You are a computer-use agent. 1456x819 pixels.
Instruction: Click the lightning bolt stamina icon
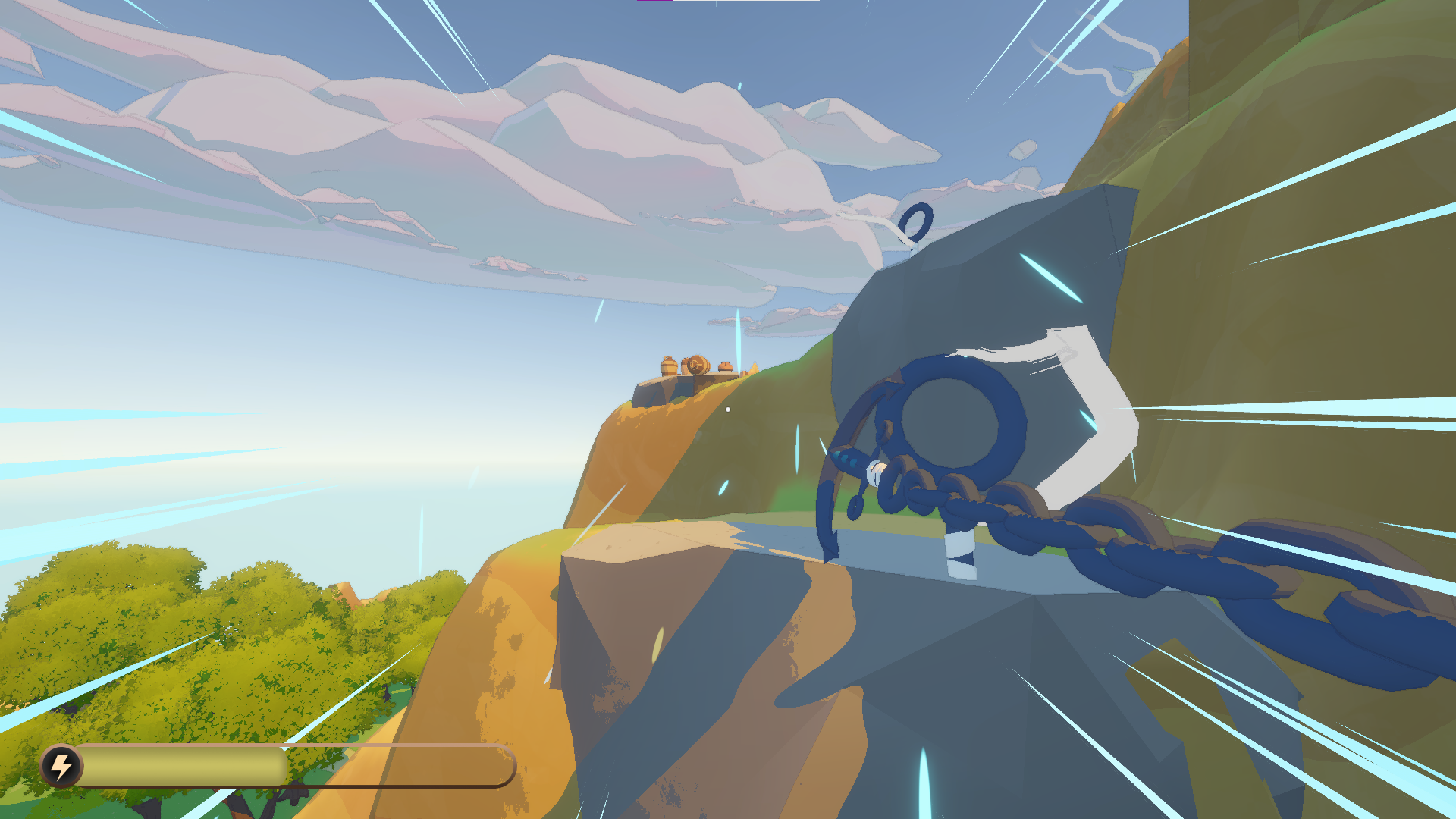point(62,767)
